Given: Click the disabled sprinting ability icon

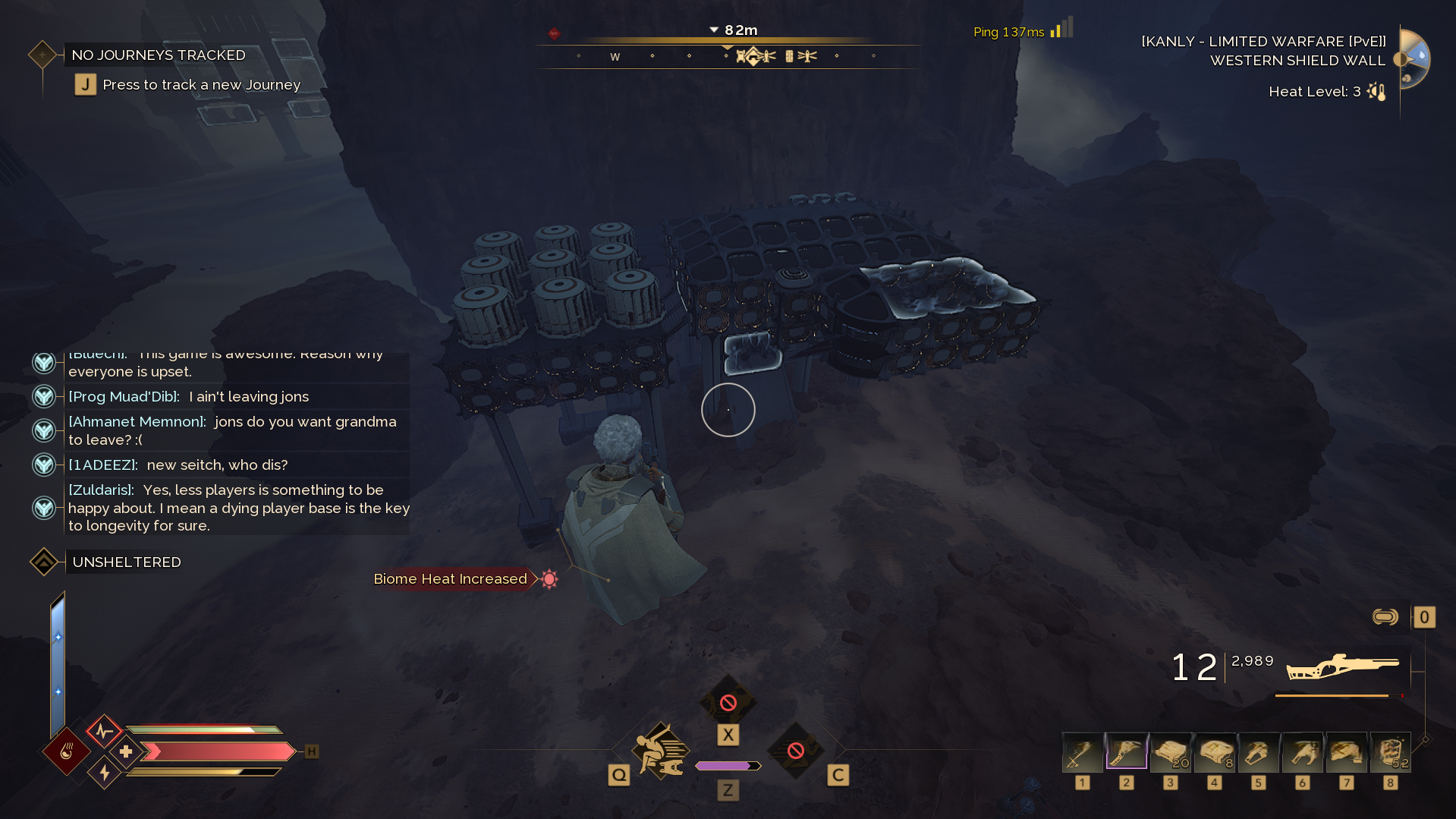Looking at the screenshot, I should pos(795,751).
